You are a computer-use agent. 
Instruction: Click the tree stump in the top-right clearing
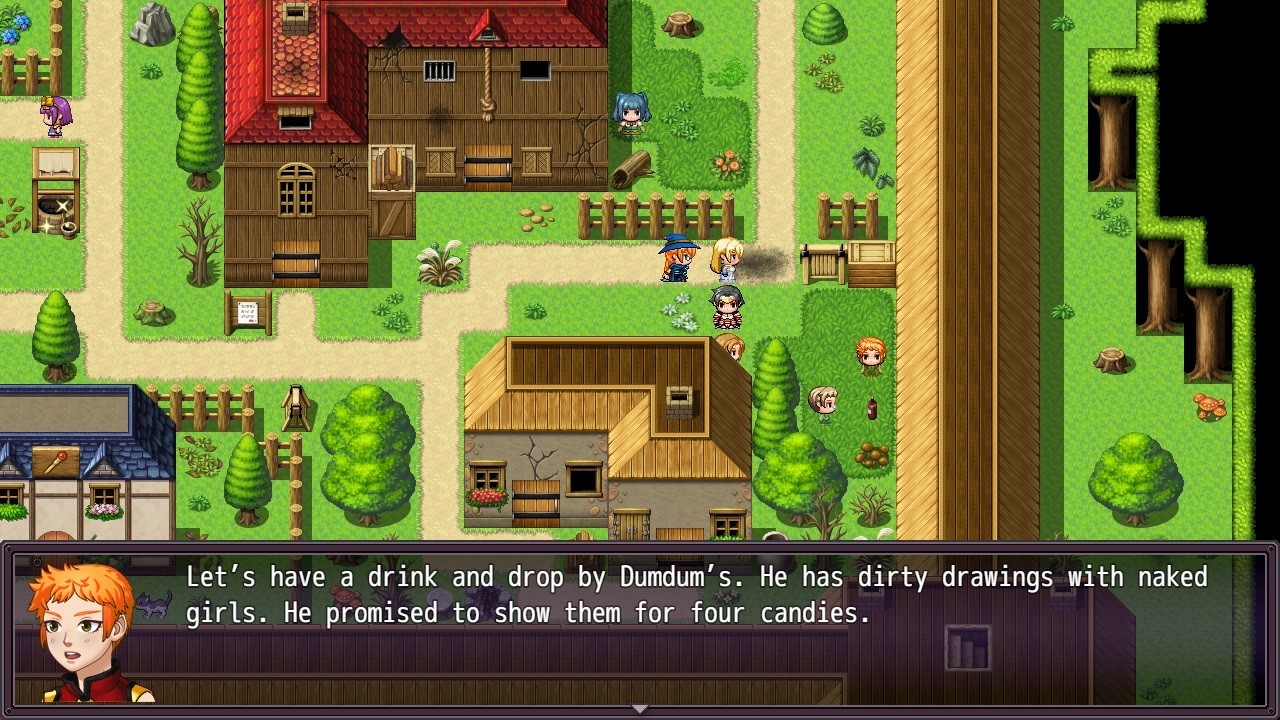click(x=679, y=24)
